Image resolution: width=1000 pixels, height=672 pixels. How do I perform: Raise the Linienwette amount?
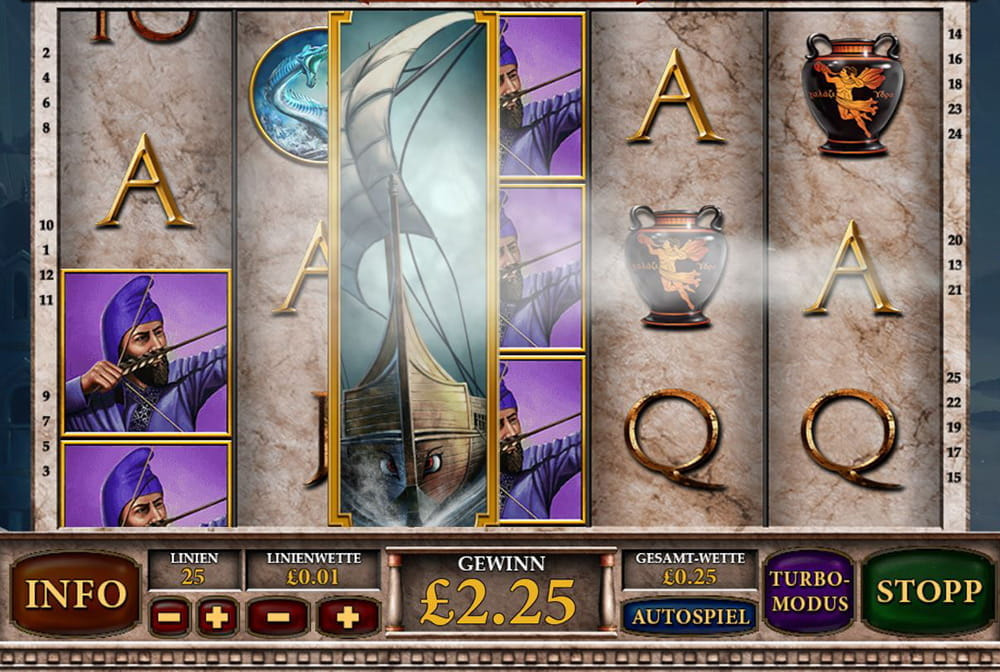(347, 617)
